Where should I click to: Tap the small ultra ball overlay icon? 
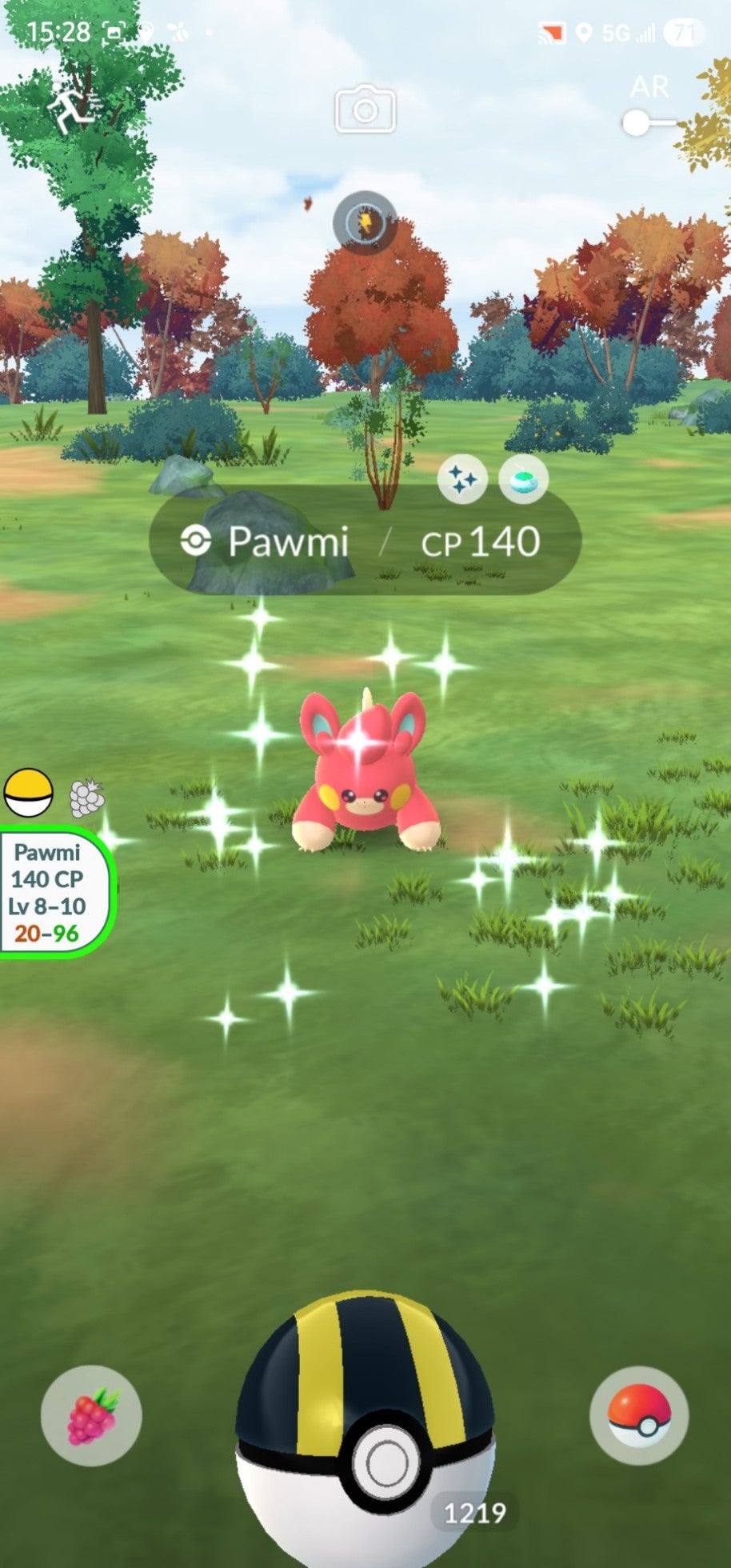point(29,792)
